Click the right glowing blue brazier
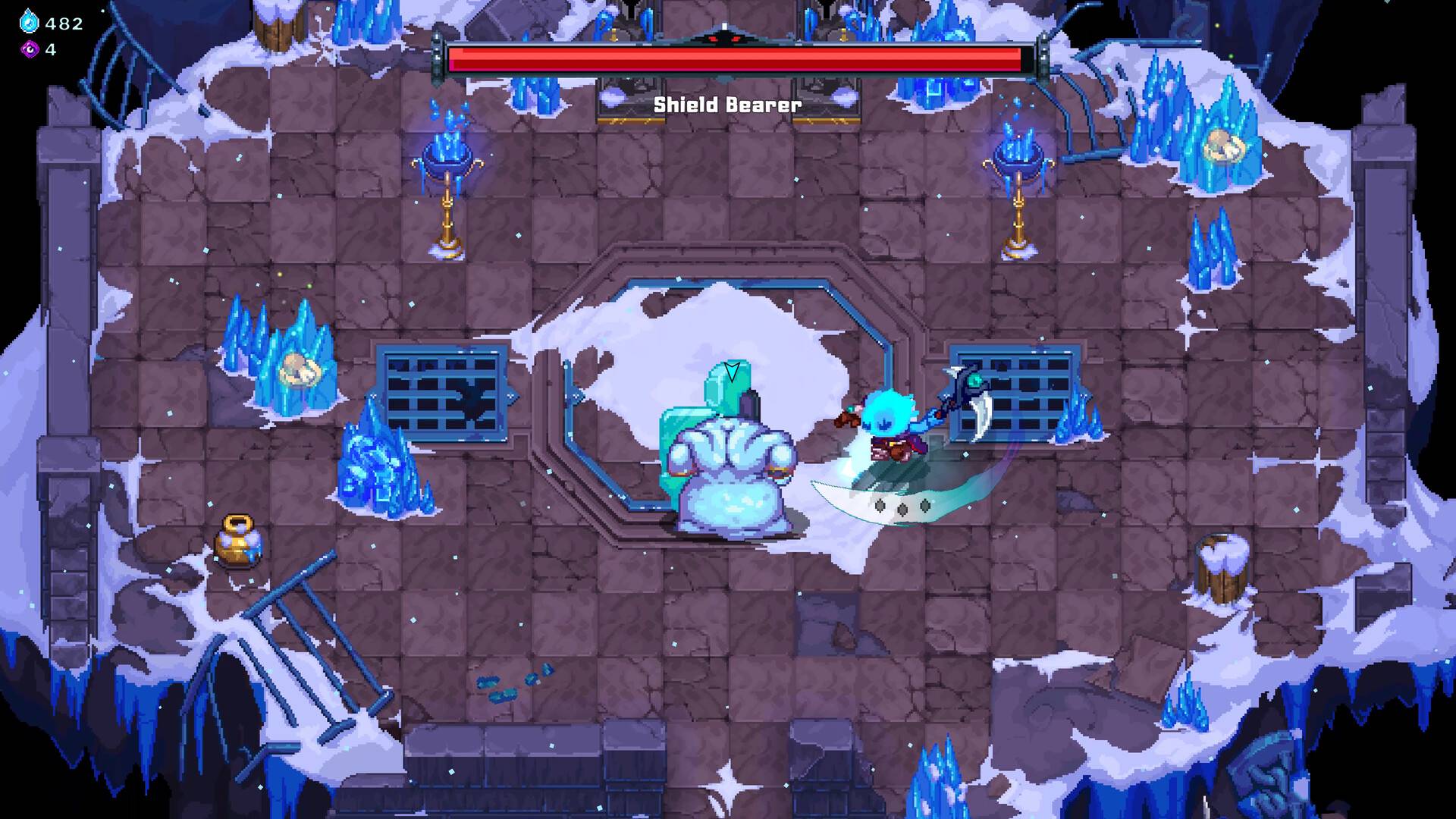Image resolution: width=1456 pixels, height=819 pixels. pos(1020,163)
